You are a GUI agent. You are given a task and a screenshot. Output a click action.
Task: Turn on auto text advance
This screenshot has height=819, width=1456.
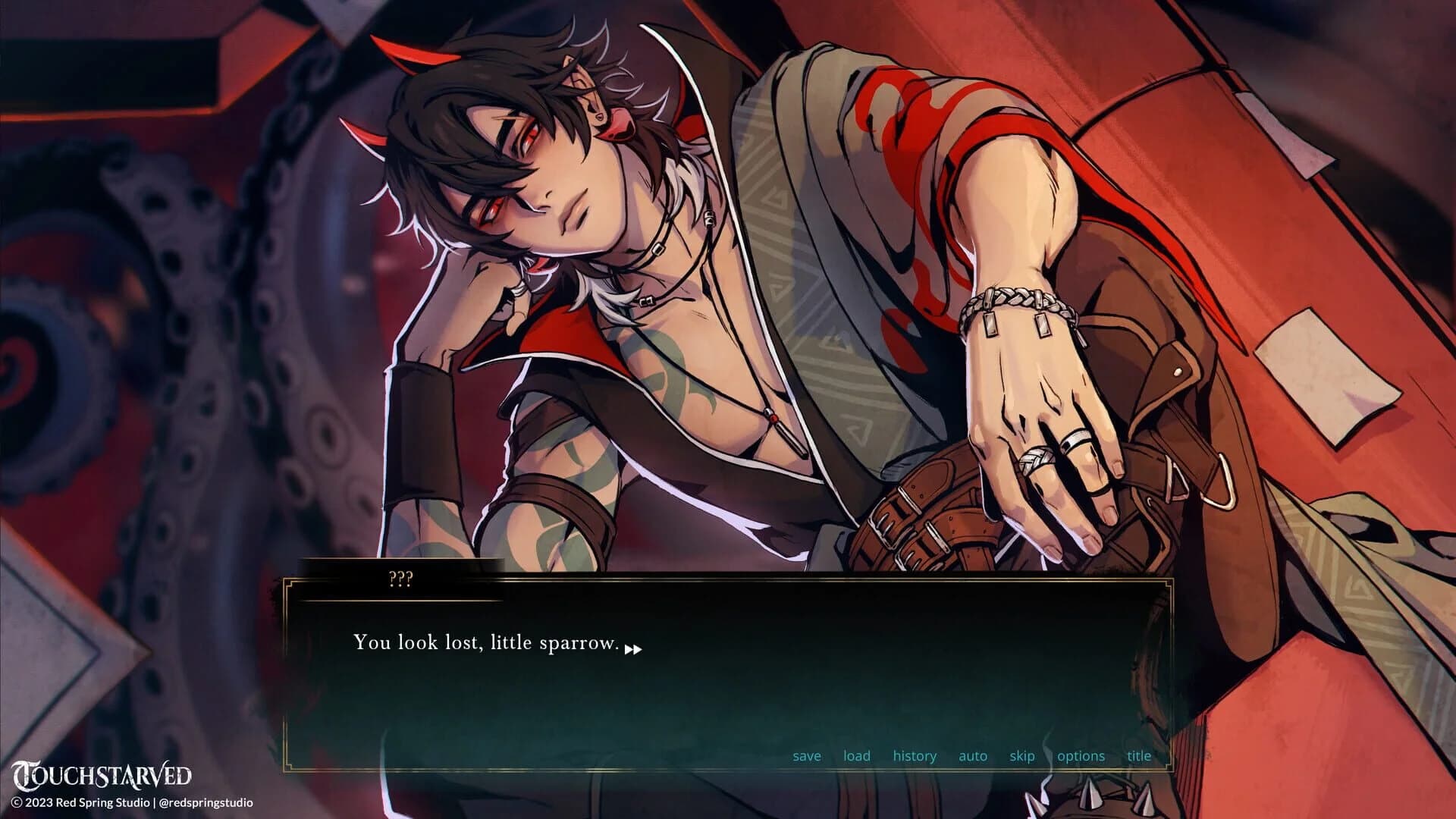(x=972, y=756)
